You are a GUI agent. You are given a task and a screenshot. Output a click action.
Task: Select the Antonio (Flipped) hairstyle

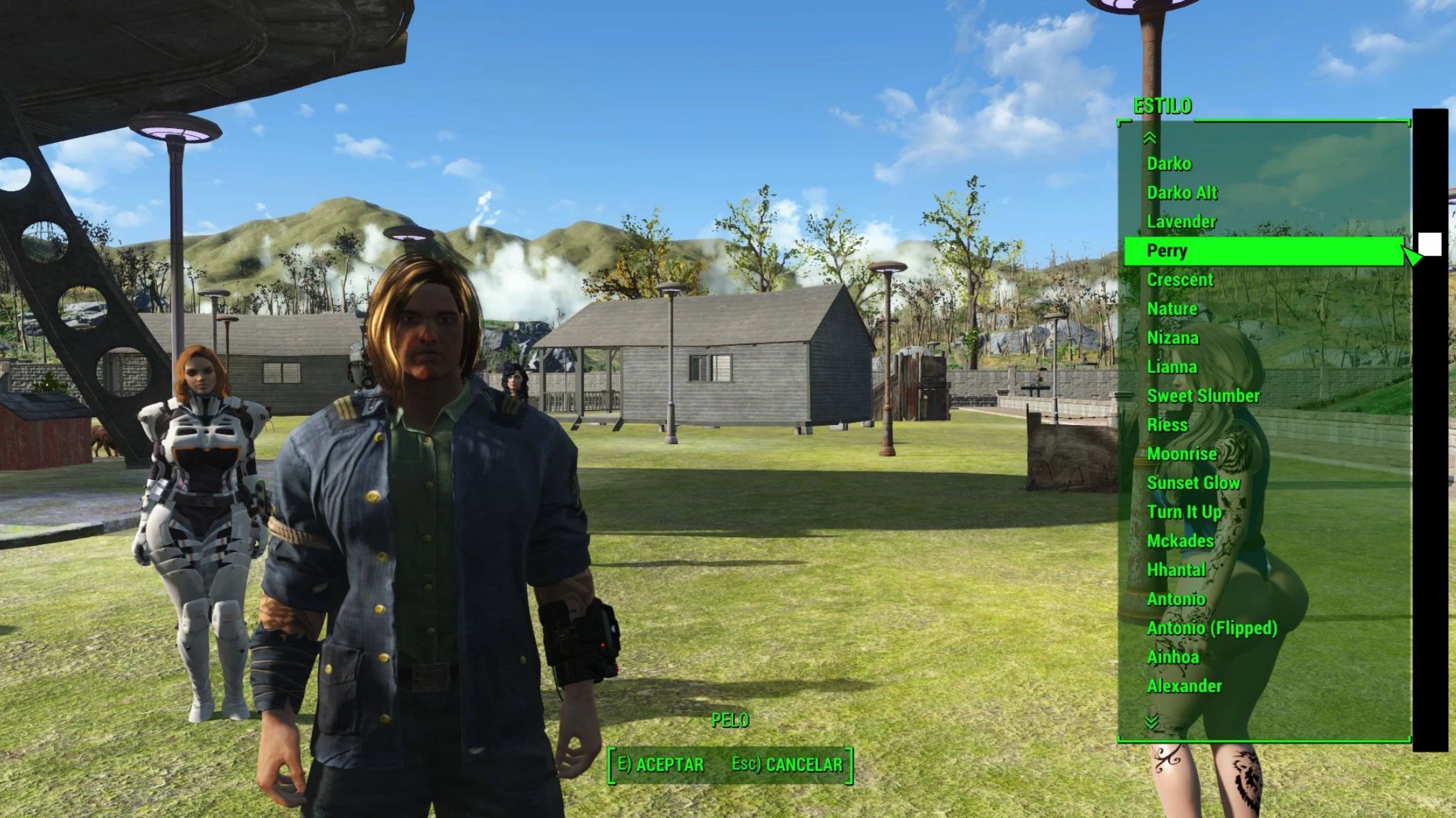[x=1212, y=628]
